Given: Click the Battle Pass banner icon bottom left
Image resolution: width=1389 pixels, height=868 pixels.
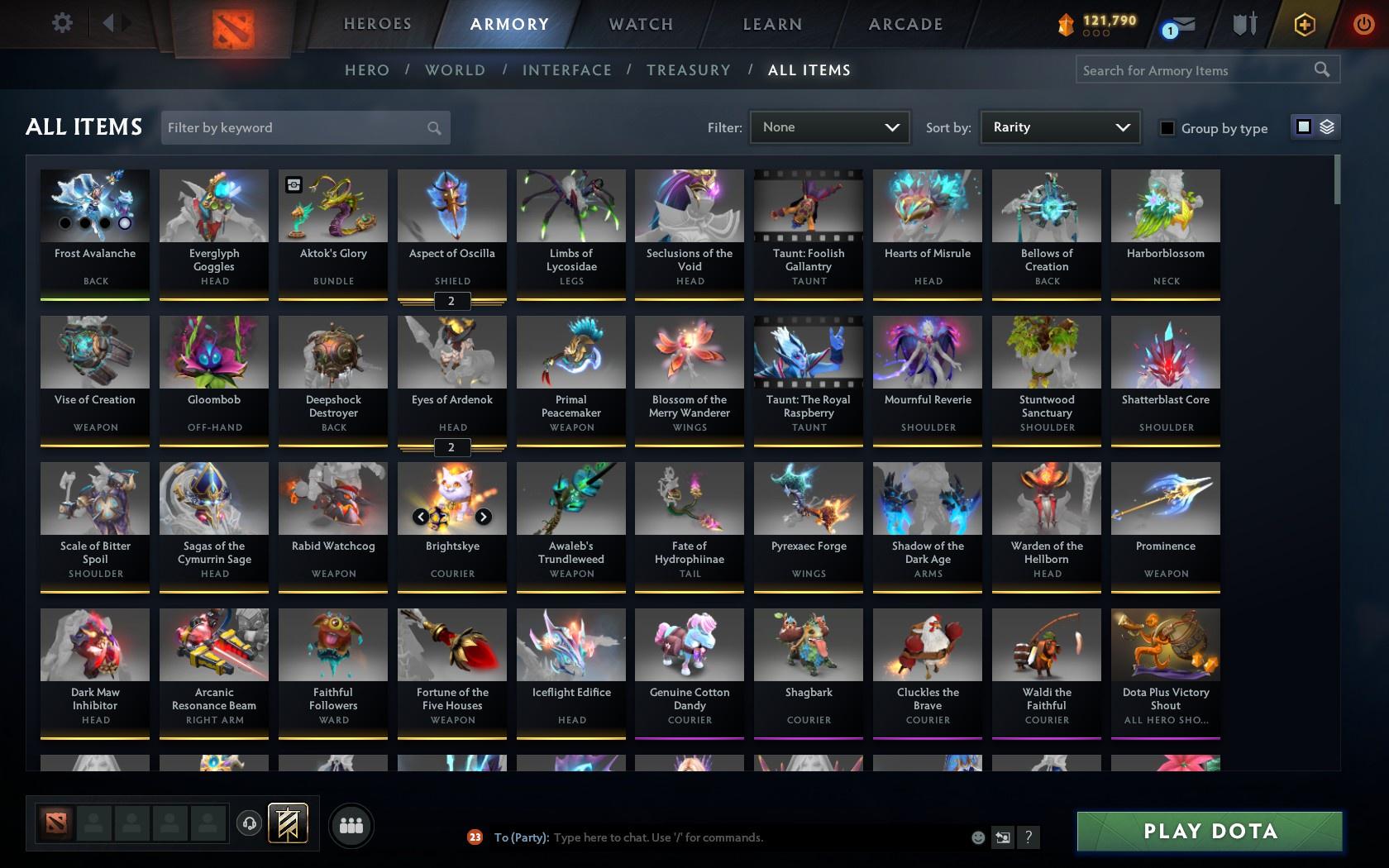Looking at the screenshot, I should [x=289, y=823].
